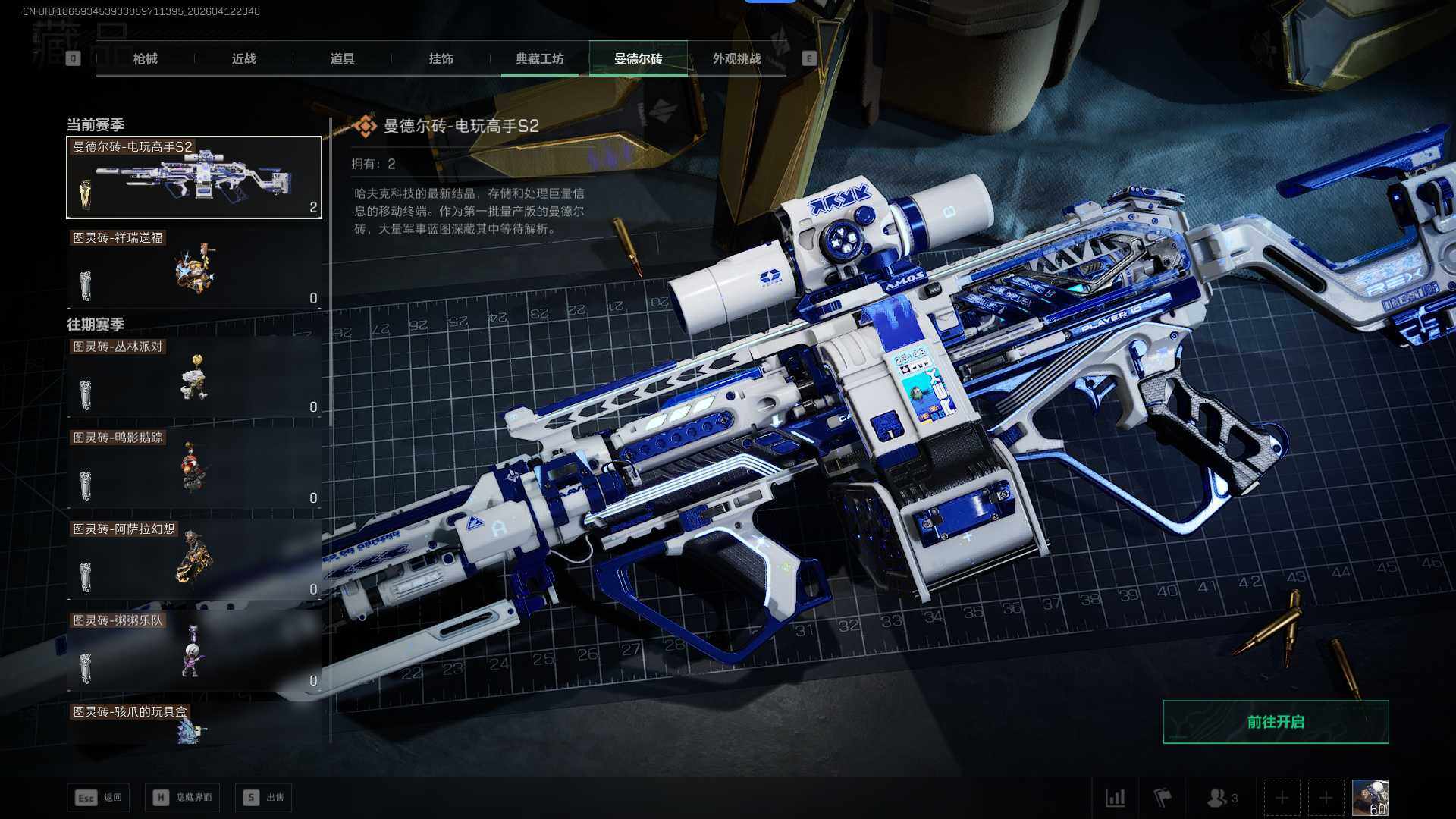The width and height of the screenshot is (1456, 819).
Task: Select the 图灵砖-丛林派对 entry
Action: pyautogui.click(x=194, y=377)
